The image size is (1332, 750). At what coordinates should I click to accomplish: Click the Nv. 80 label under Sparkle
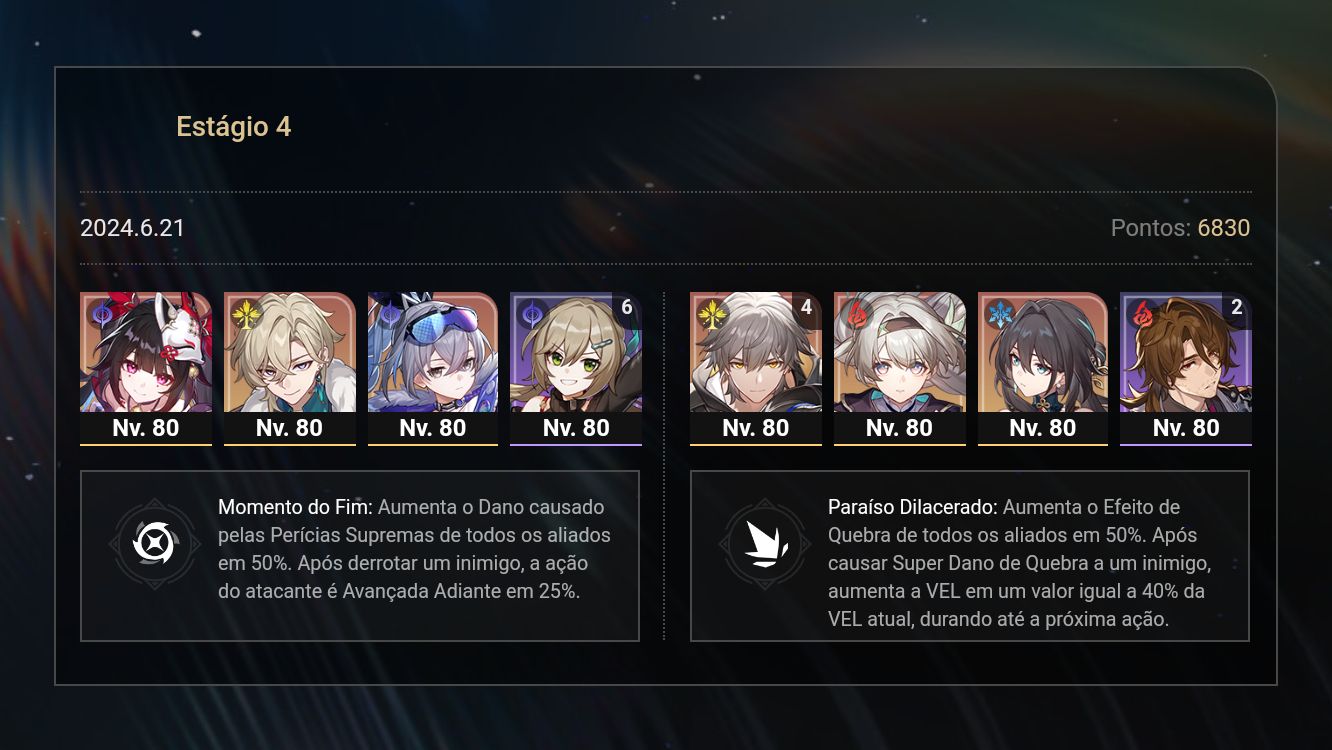(x=145, y=428)
